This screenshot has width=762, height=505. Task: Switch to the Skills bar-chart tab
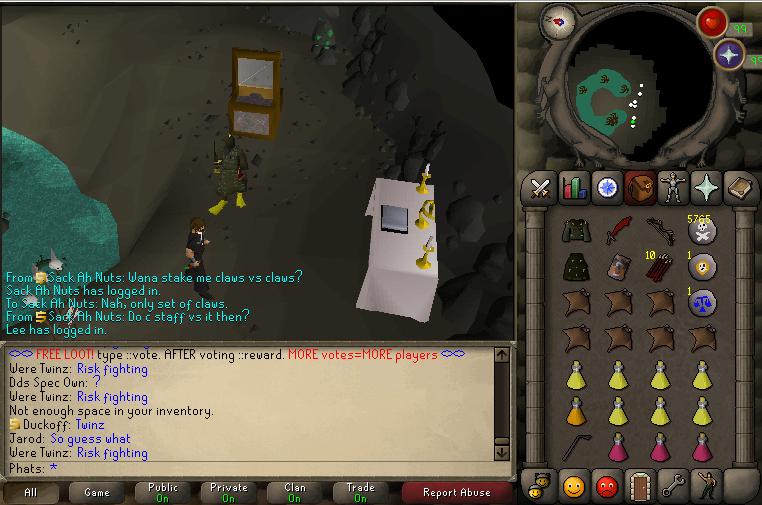(x=574, y=187)
